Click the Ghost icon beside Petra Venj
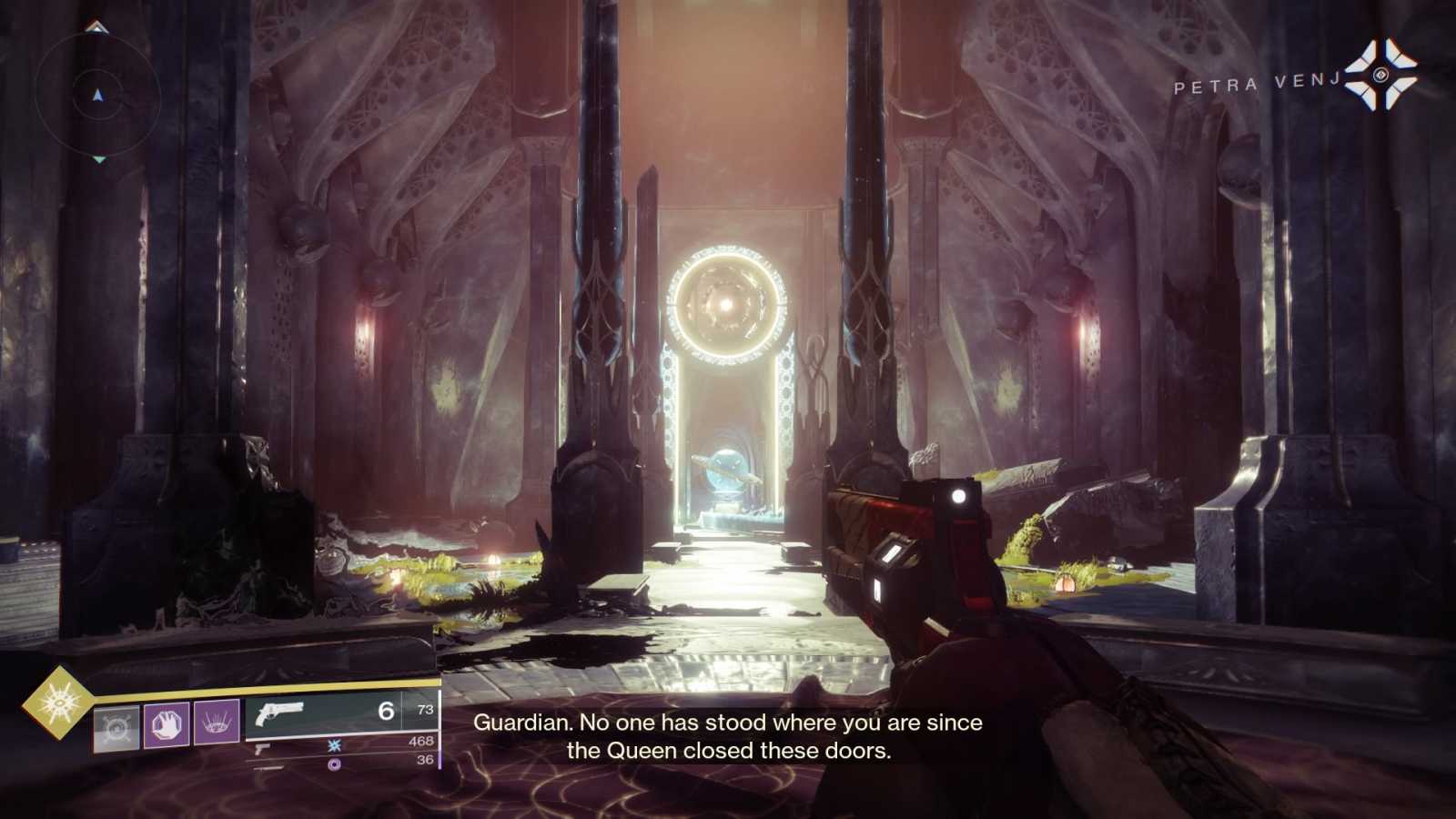Screen dimensions: 1456x819 pos(1381,75)
